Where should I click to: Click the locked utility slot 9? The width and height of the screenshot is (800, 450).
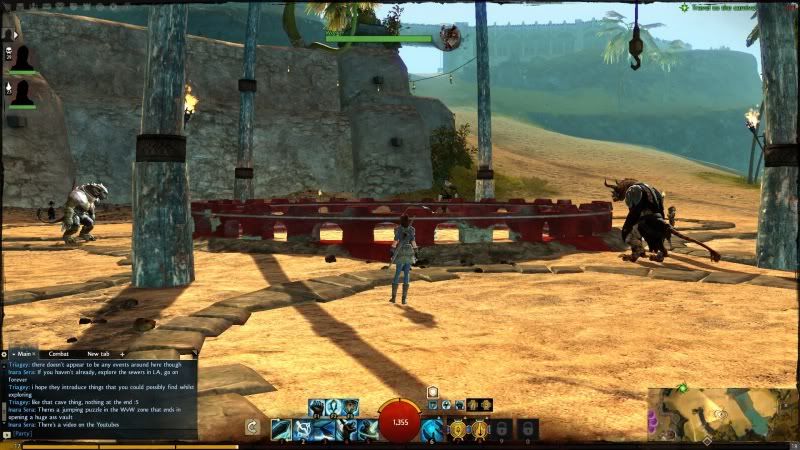pos(503,430)
